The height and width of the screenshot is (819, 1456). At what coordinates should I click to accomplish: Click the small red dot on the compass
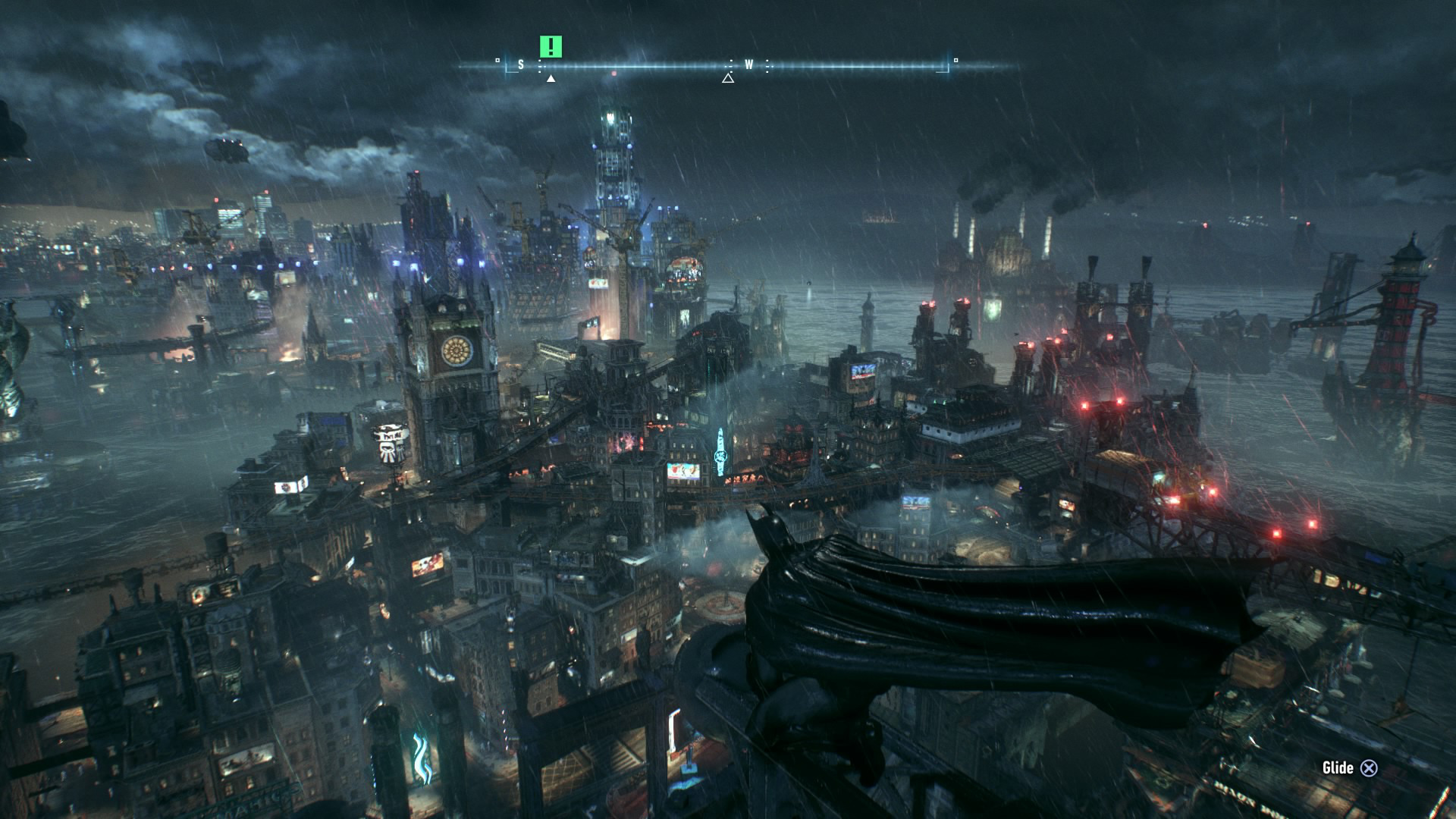tap(613, 74)
